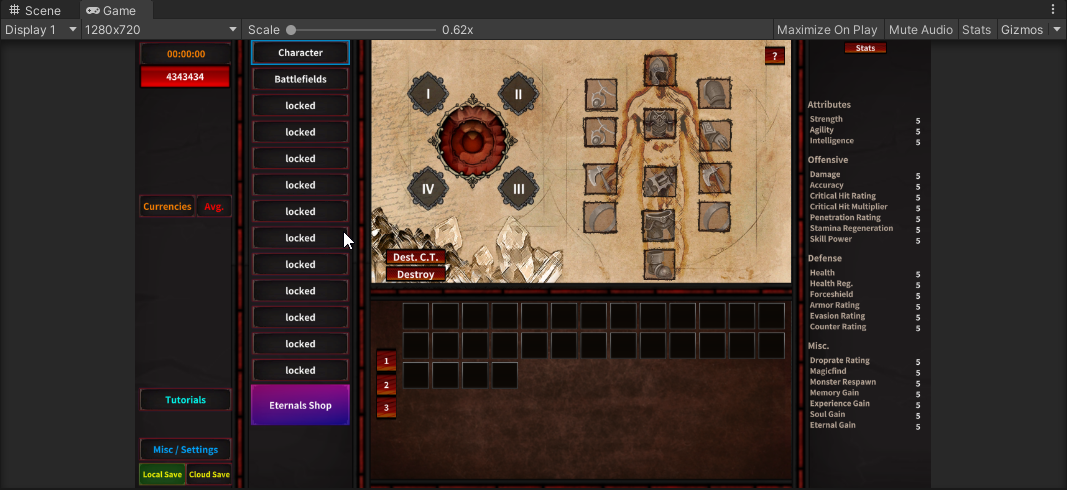1067x490 pixels.
Task: Show the Currencies view
Action: pos(167,206)
